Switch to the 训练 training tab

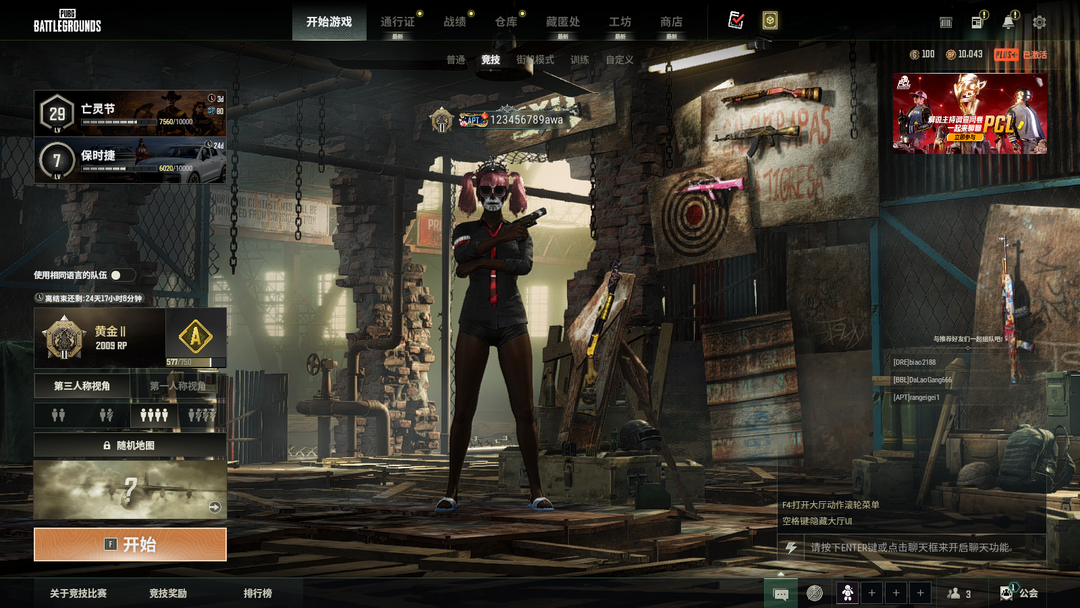pyautogui.click(x=580, y=60)
